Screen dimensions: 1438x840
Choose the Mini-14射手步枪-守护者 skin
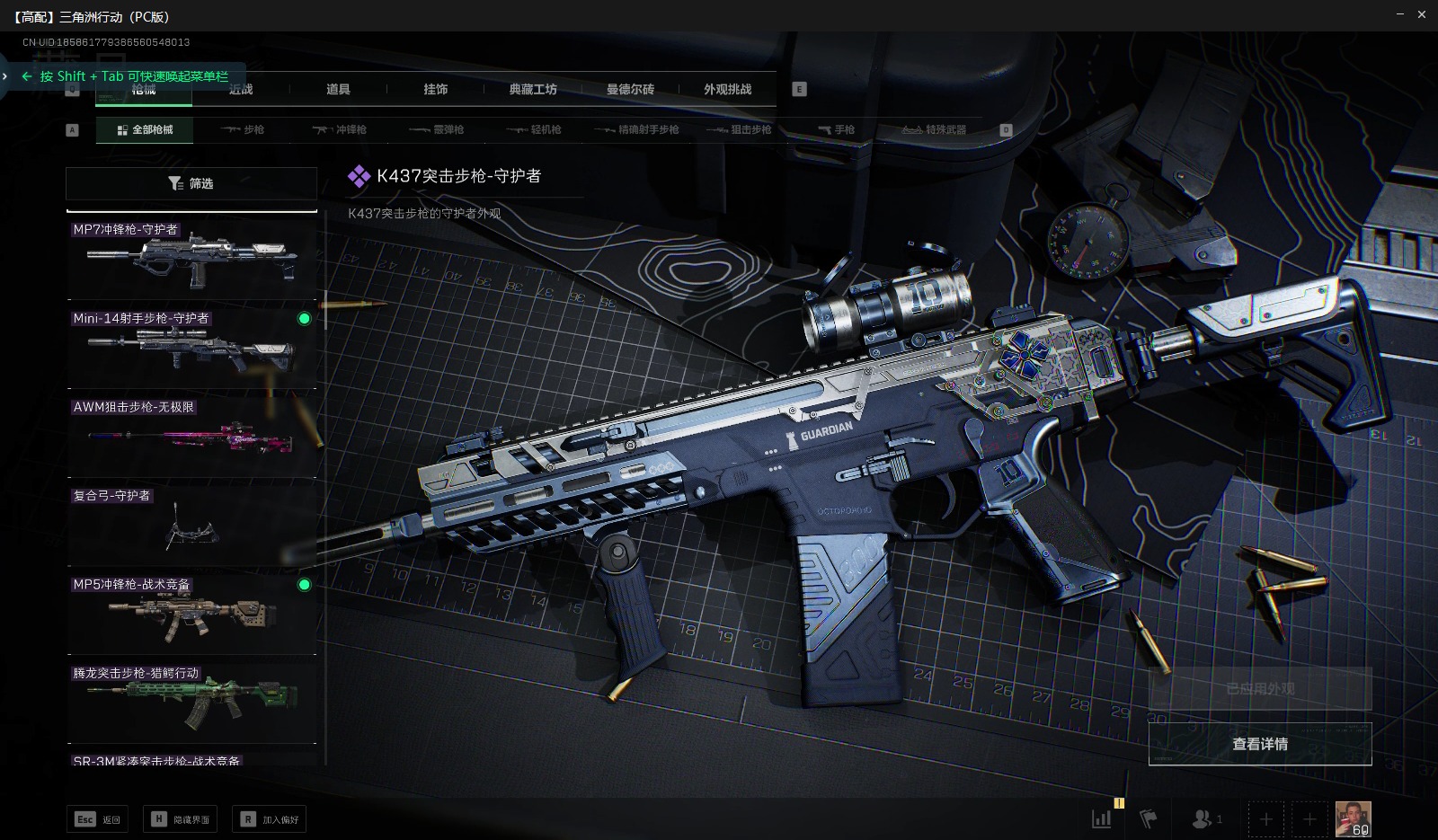click(191, 346)
